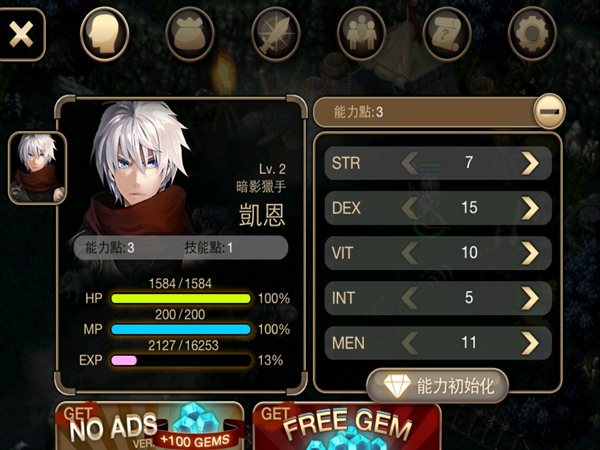Increase STR with the right arrow
This screenshot has width=600, height=450.
coord(529,162)
